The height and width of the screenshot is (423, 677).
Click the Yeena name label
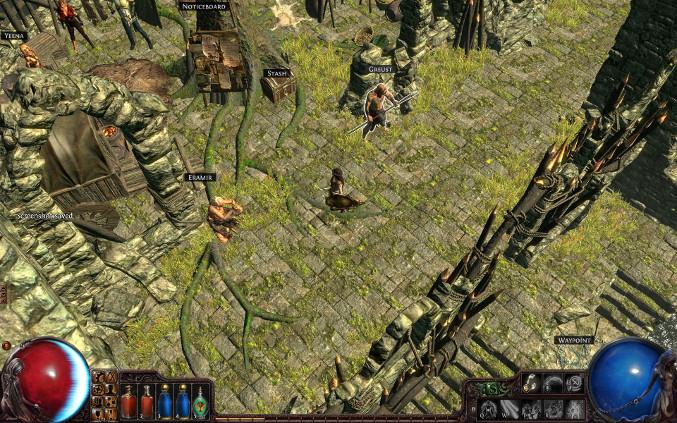13,35
